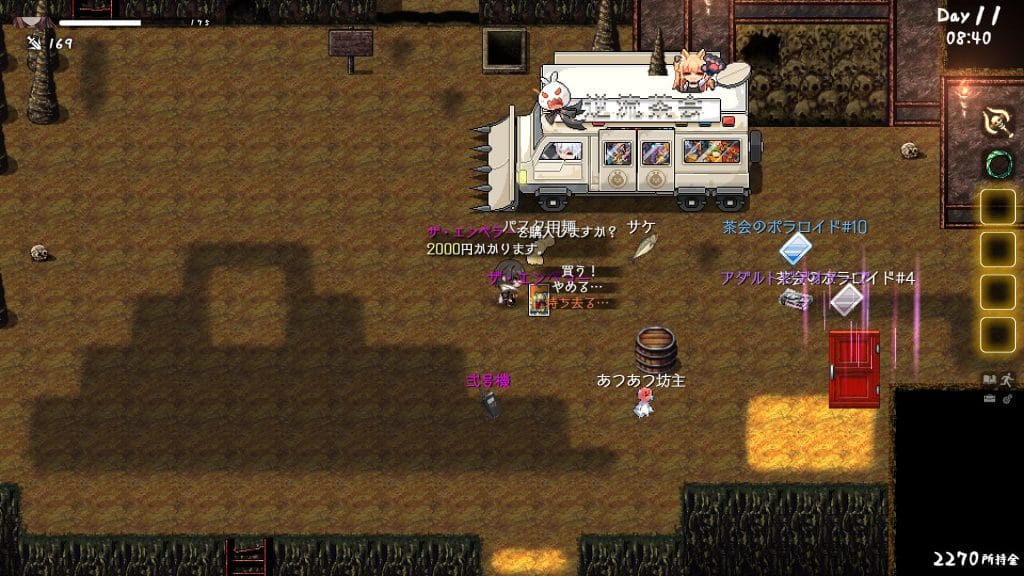The height and width of the screenshot is (576, 1024).
Task: Select the やめる… cancel option
Action: tap(578, 287)
